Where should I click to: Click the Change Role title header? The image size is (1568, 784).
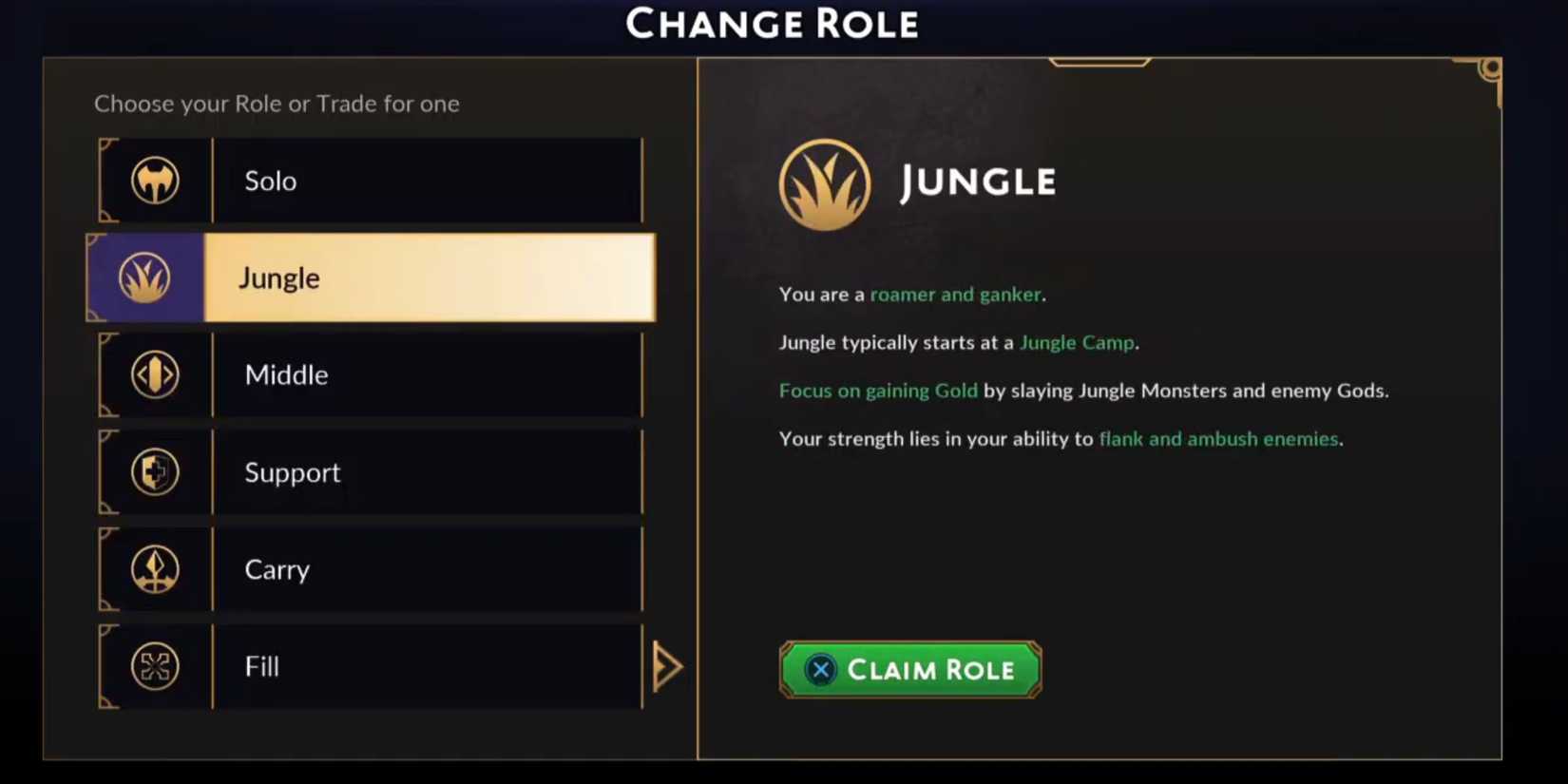(x=772, y=23)
